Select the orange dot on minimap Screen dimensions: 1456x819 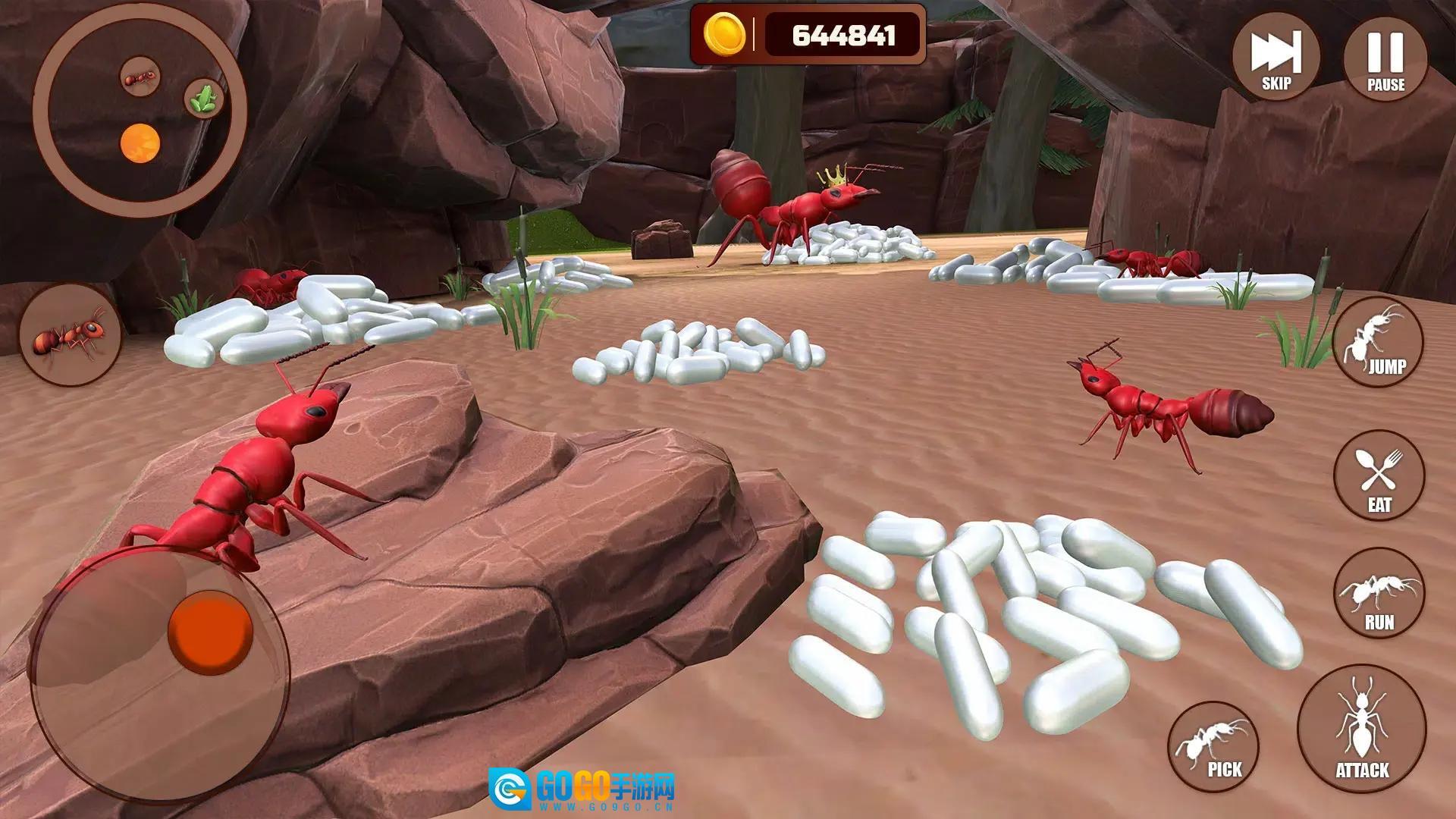point(141,143)
